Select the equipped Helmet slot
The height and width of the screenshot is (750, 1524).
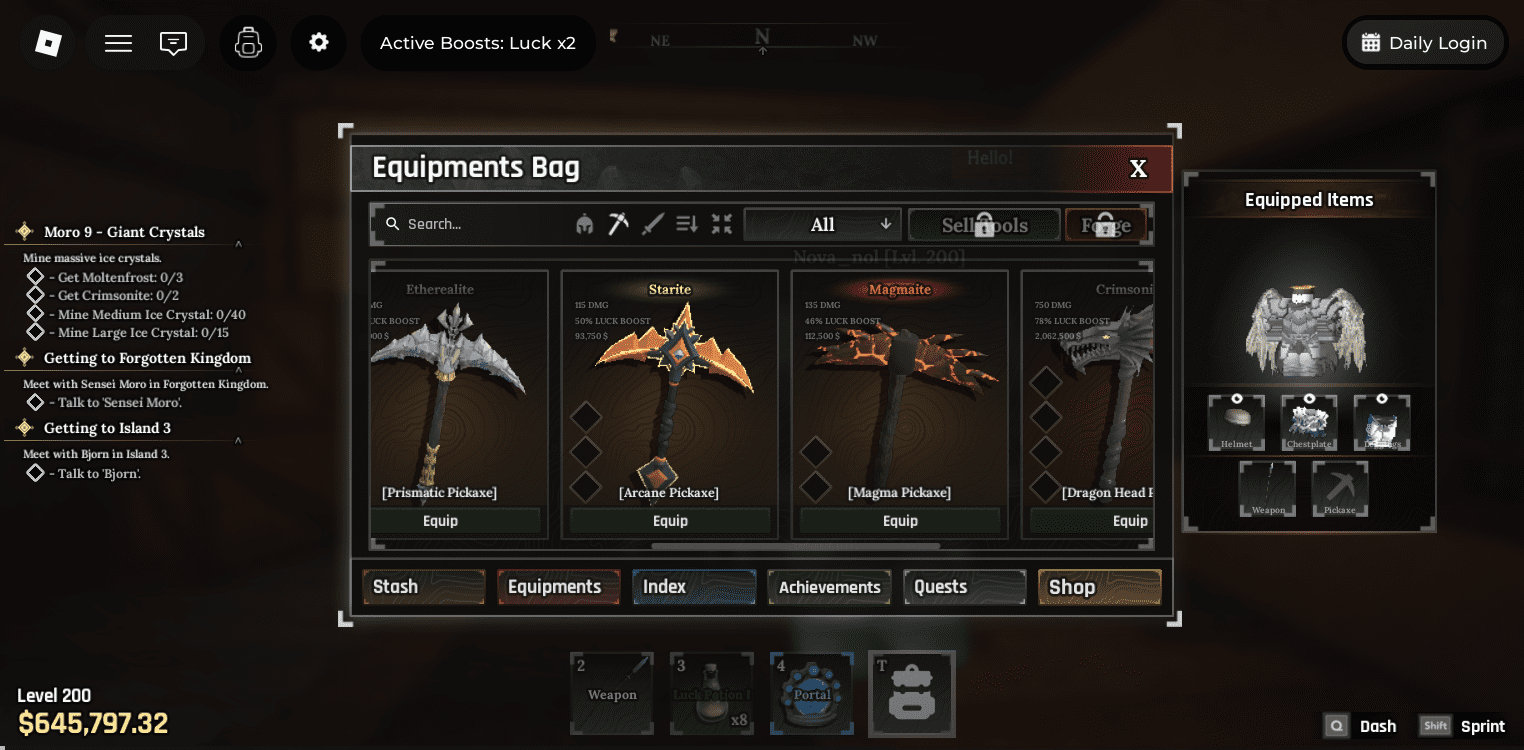click(1236, 423)
